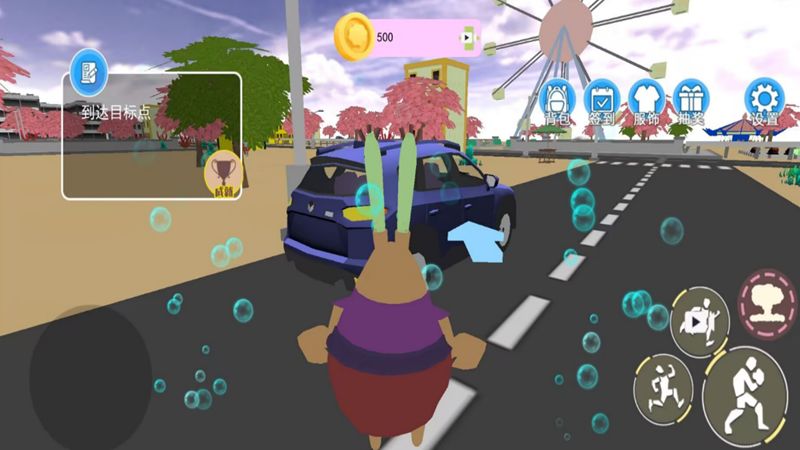Open the backpack (背包) menu
800x450 pixels.
558,101
